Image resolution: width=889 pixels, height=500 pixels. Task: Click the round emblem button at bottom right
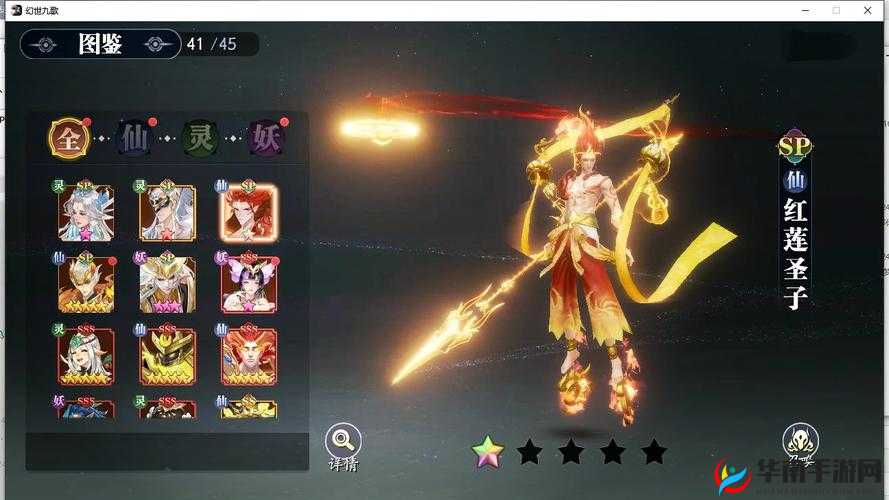pos(800,441)
